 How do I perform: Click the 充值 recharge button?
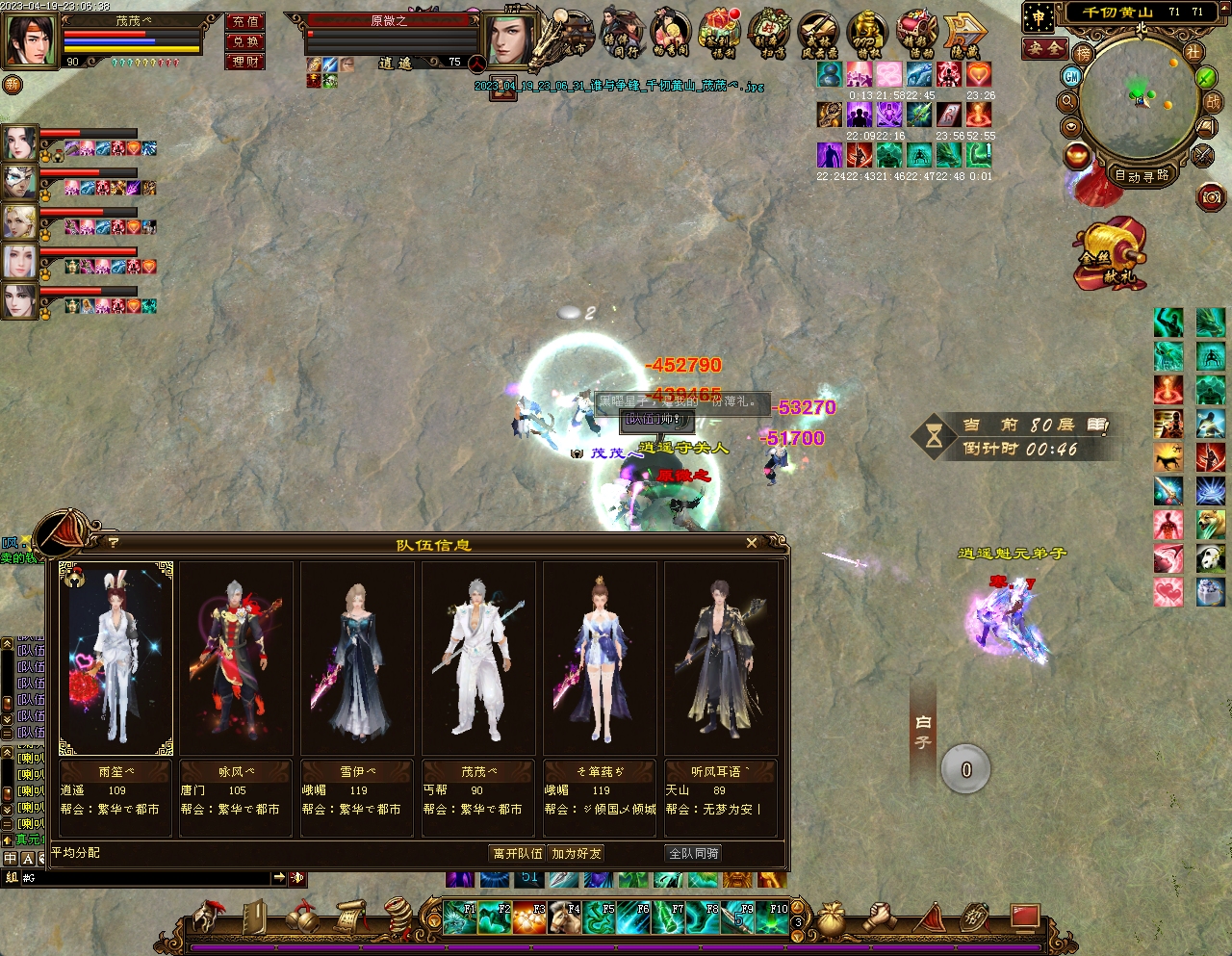(245, 21)
